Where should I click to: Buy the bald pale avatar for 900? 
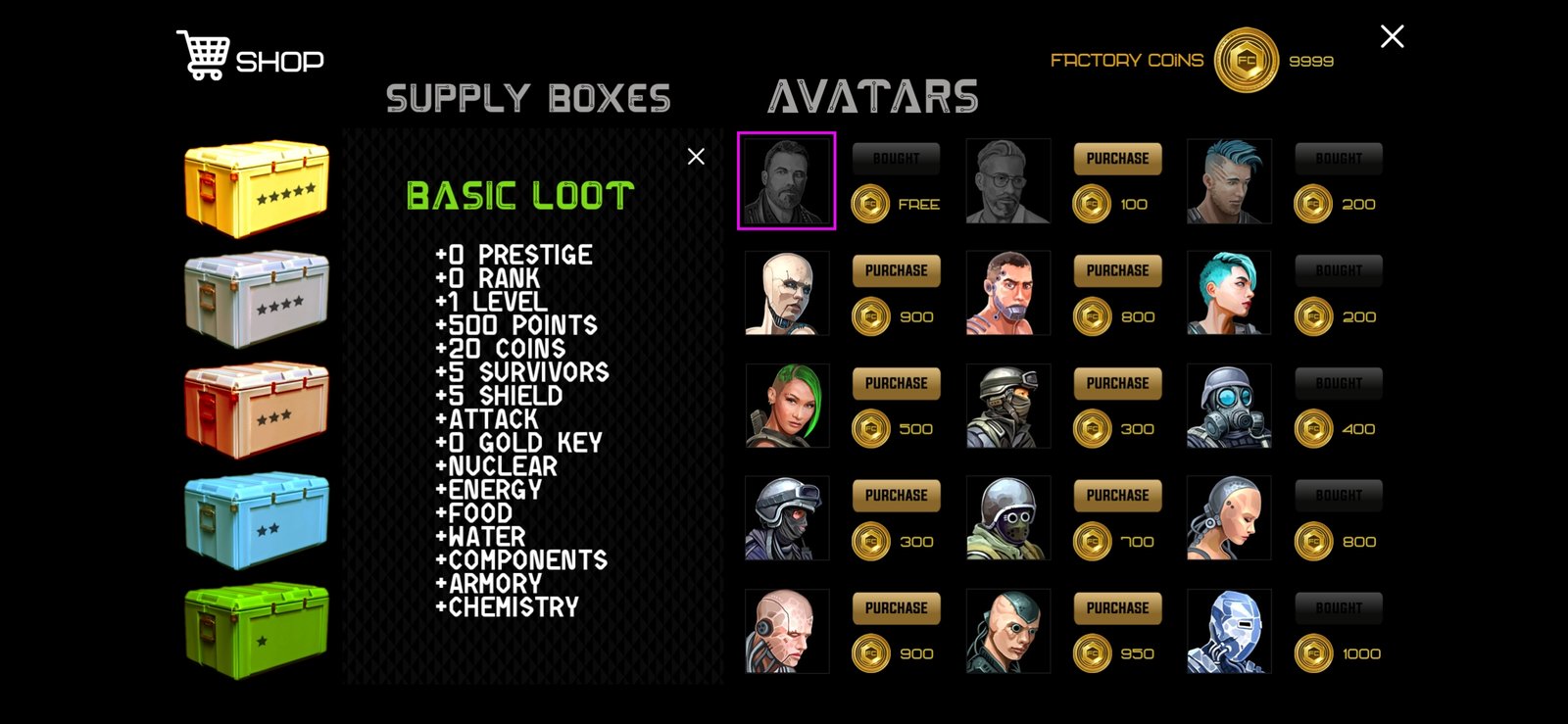click(896, 271)
